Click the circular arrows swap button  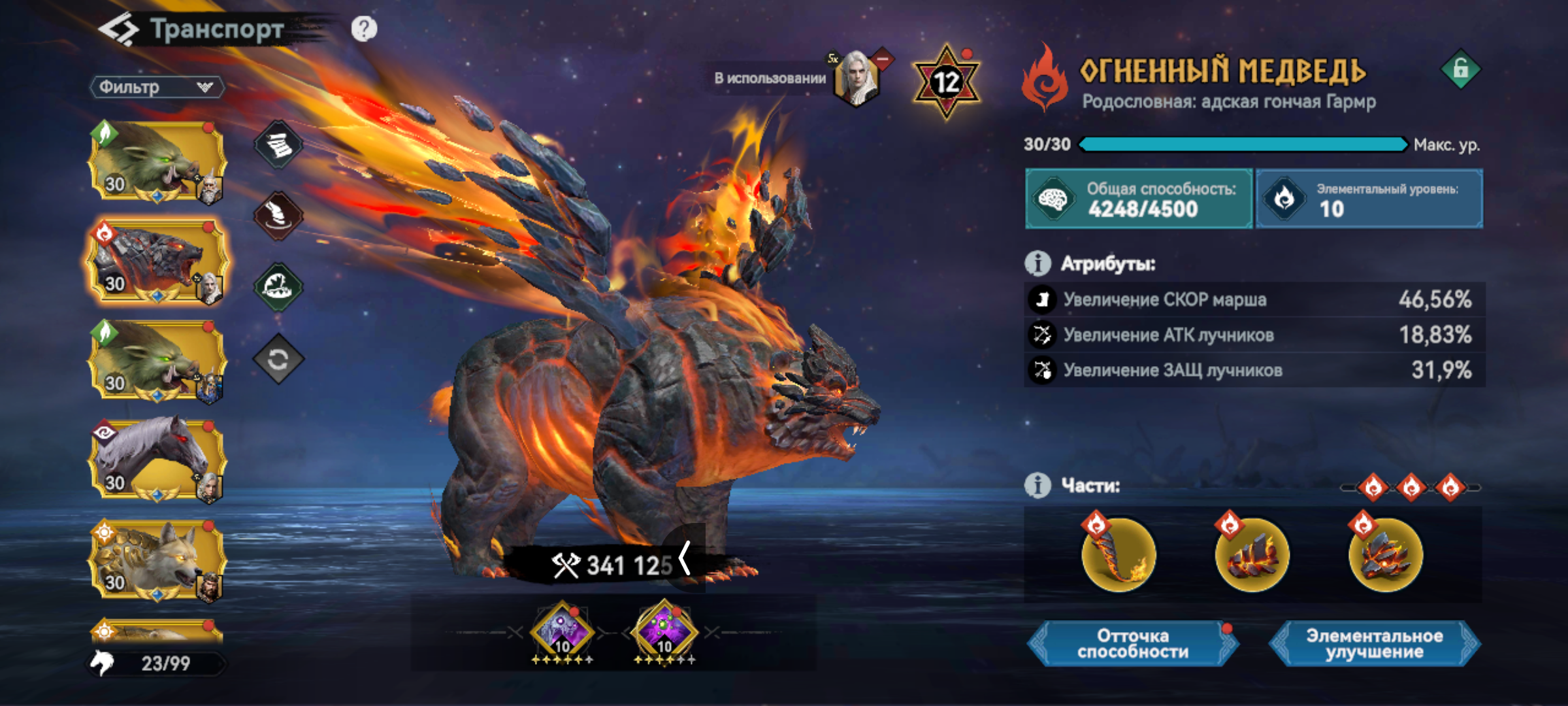coord(278,359)
